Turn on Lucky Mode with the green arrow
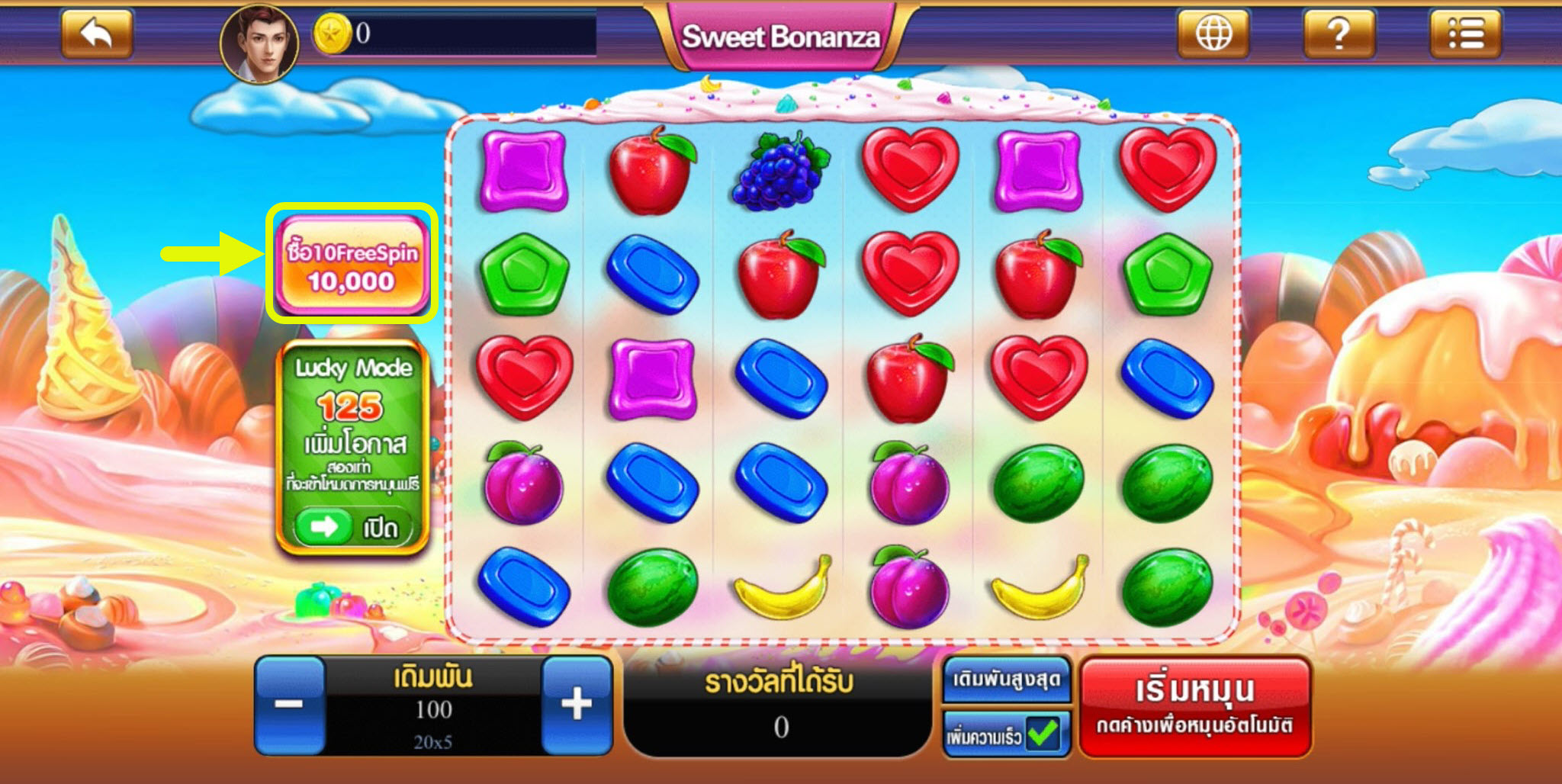 323,526
